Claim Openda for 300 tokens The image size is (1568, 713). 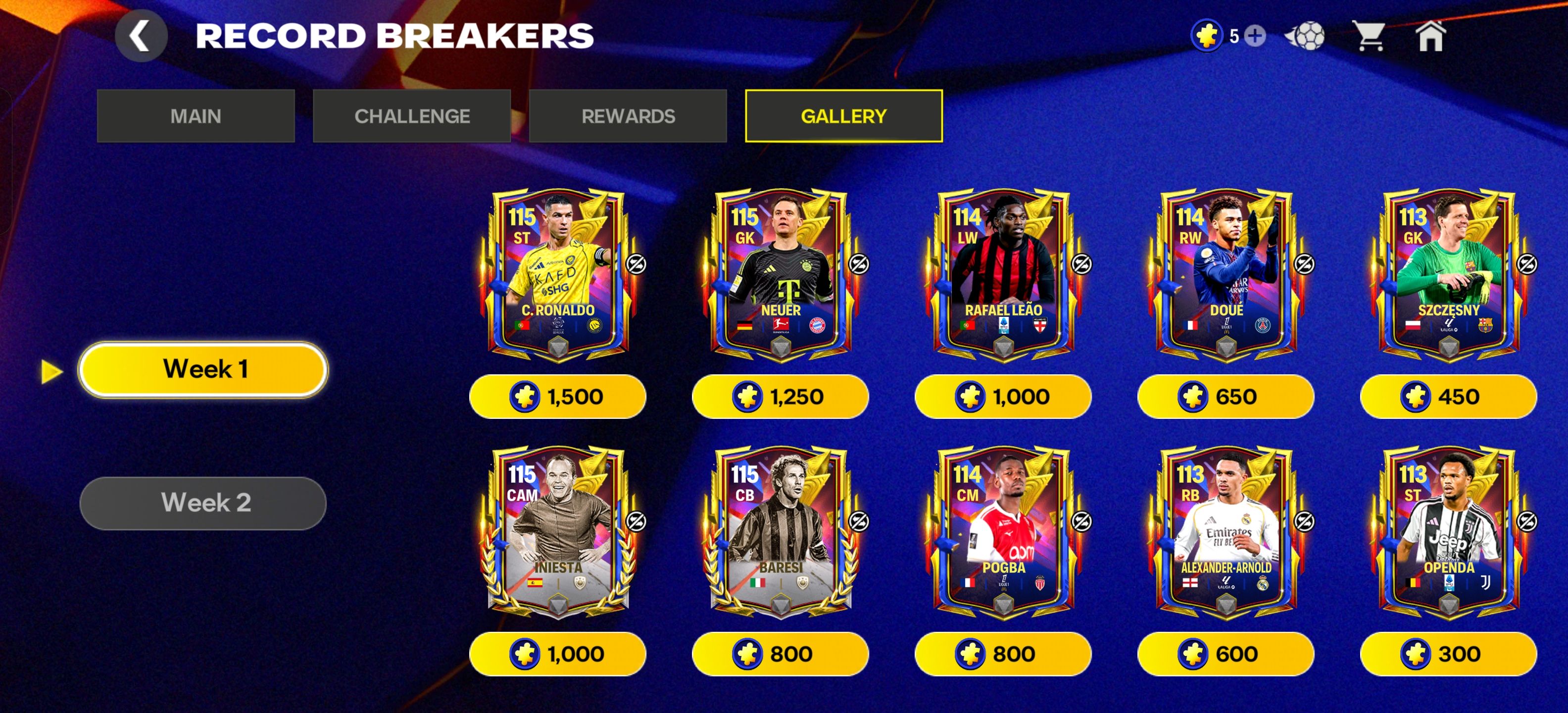(1448, 654)
